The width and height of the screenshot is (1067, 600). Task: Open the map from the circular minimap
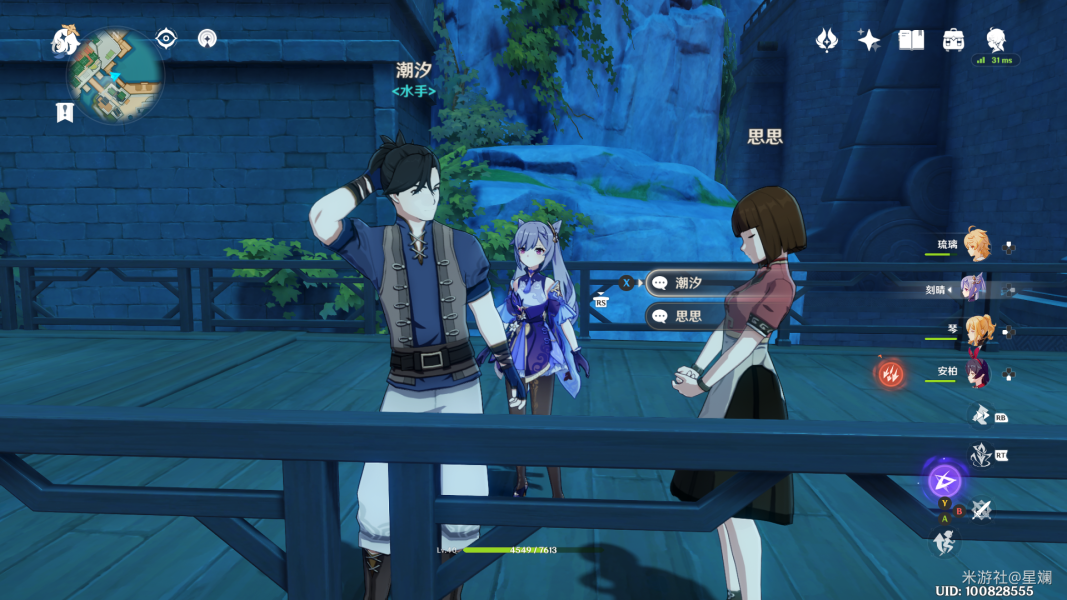[x=114, y=76]
